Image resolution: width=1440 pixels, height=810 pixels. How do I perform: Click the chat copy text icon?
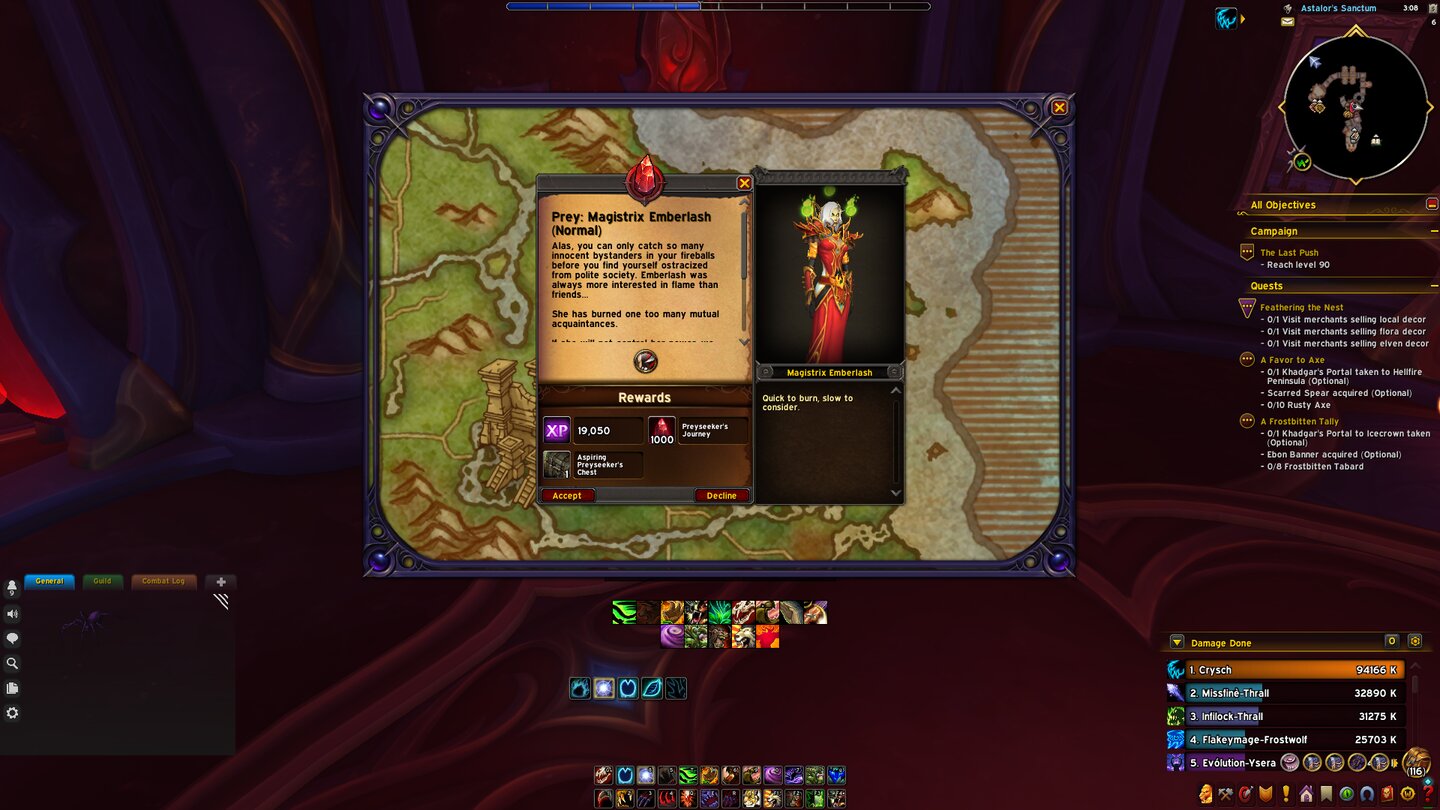click(x=12, y=687)
